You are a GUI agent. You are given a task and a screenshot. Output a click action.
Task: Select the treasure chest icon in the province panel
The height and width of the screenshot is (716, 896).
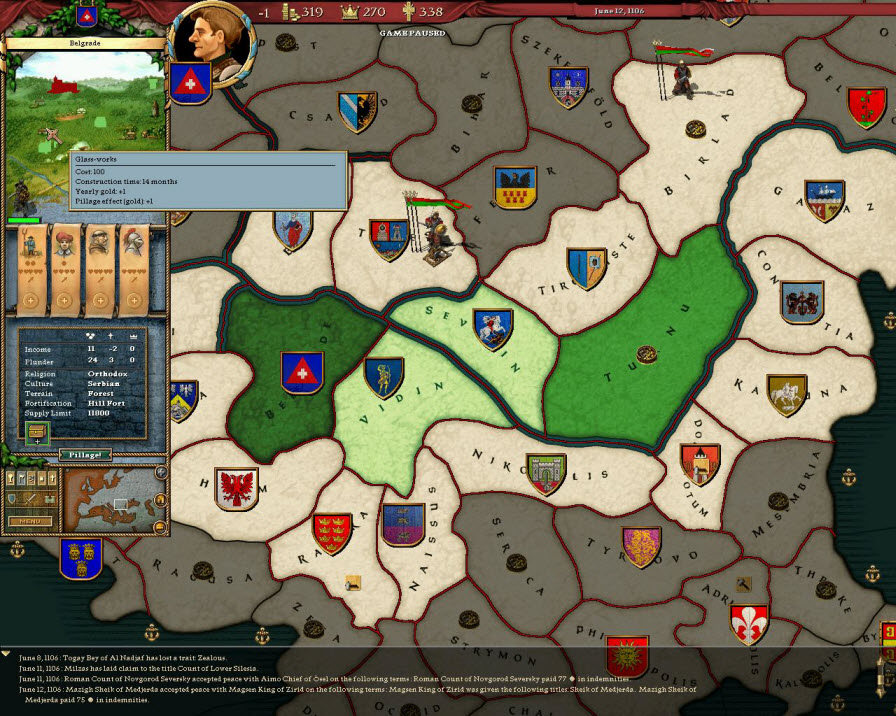37,433
